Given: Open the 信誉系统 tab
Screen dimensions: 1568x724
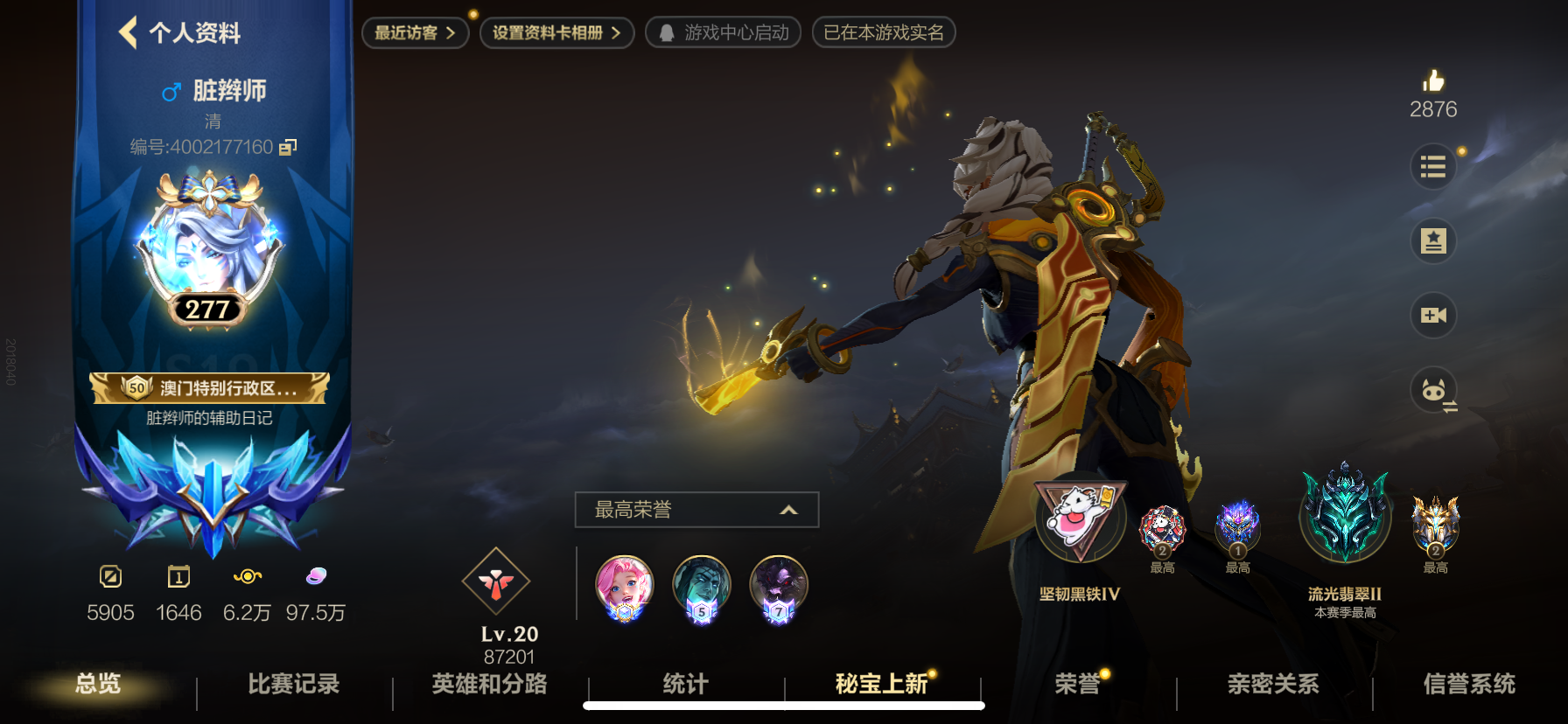Looking at the screenshot, I should click(1469, 684).
